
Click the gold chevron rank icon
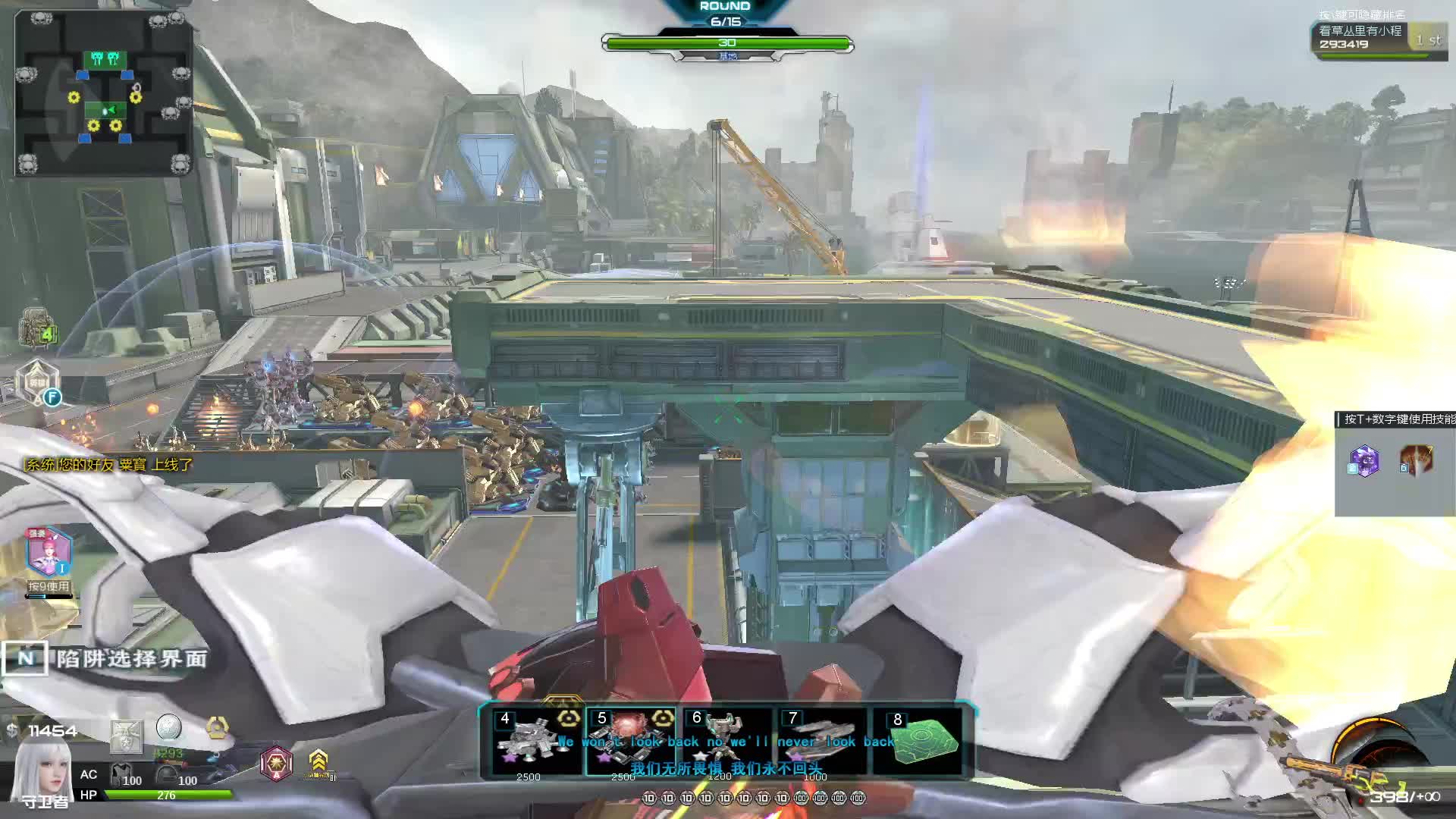click(x=318, y=761)
